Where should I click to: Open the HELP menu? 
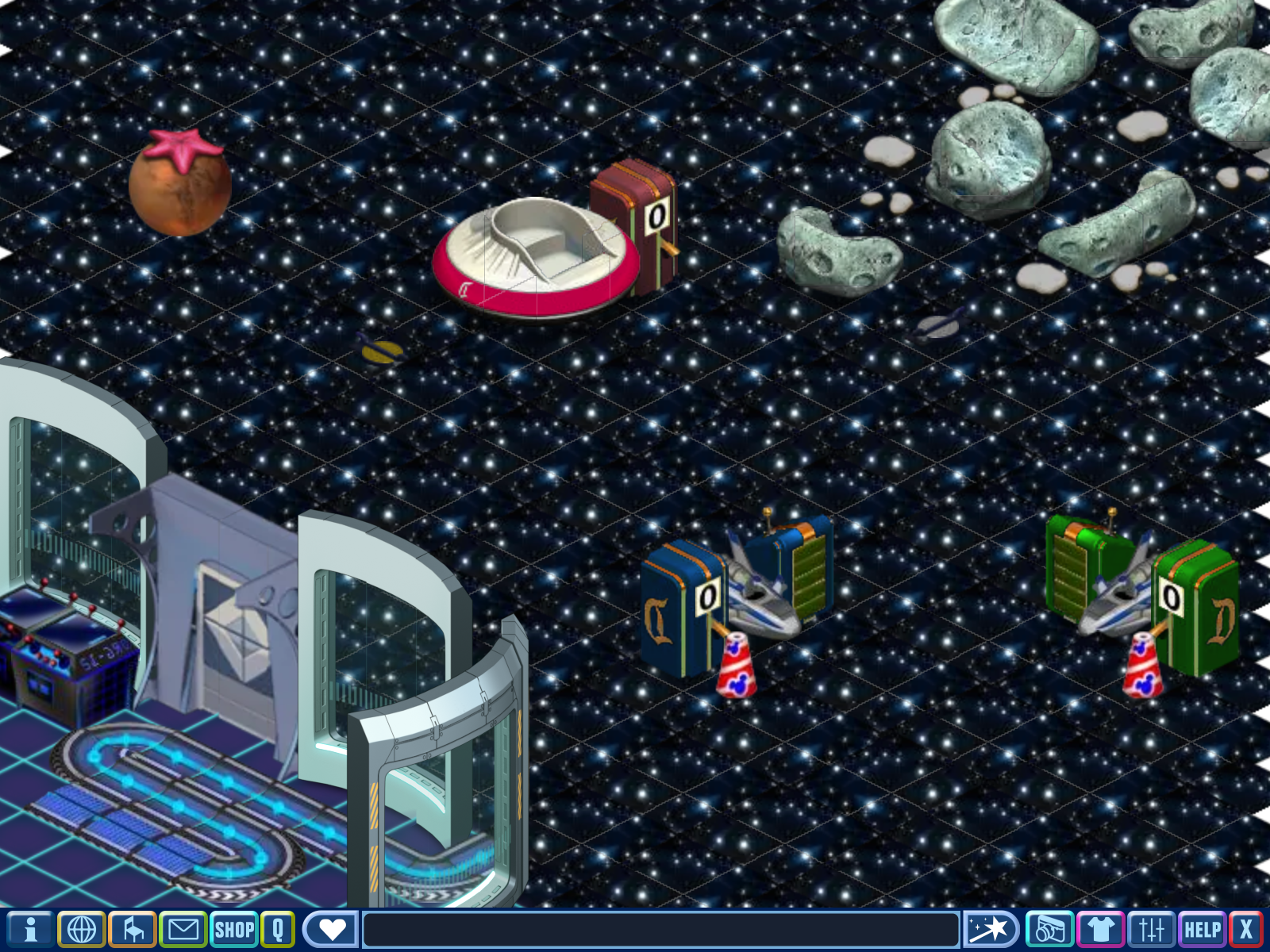[1202, 929]
